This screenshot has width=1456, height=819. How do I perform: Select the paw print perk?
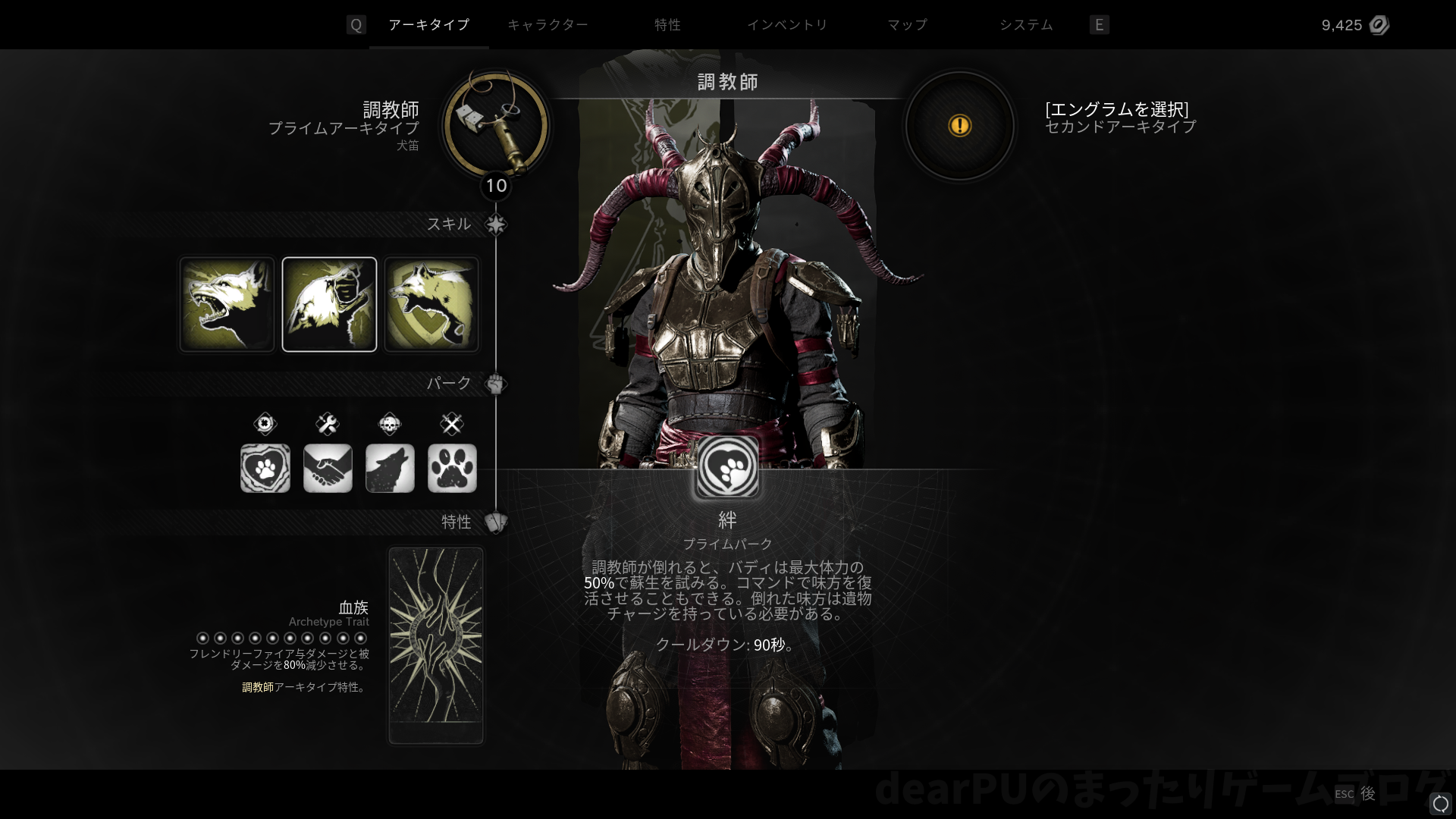point(452,468)
